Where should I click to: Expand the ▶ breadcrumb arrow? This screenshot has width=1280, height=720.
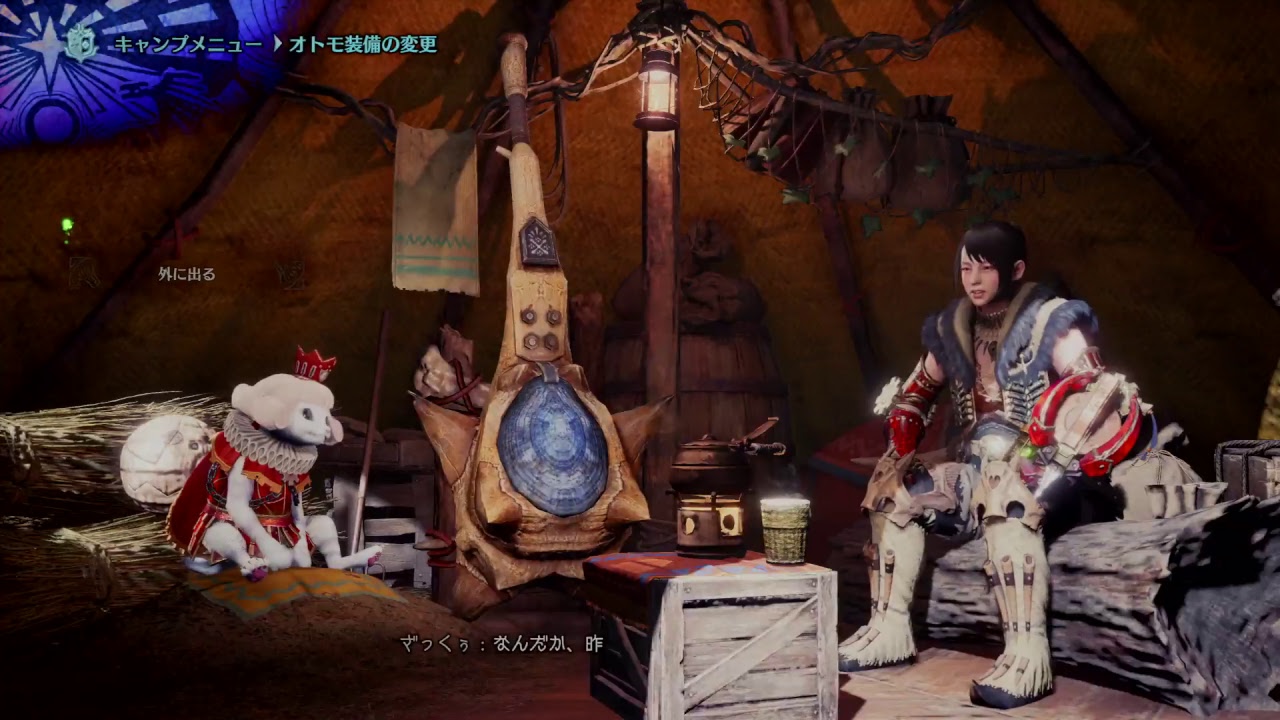point(279,42)
